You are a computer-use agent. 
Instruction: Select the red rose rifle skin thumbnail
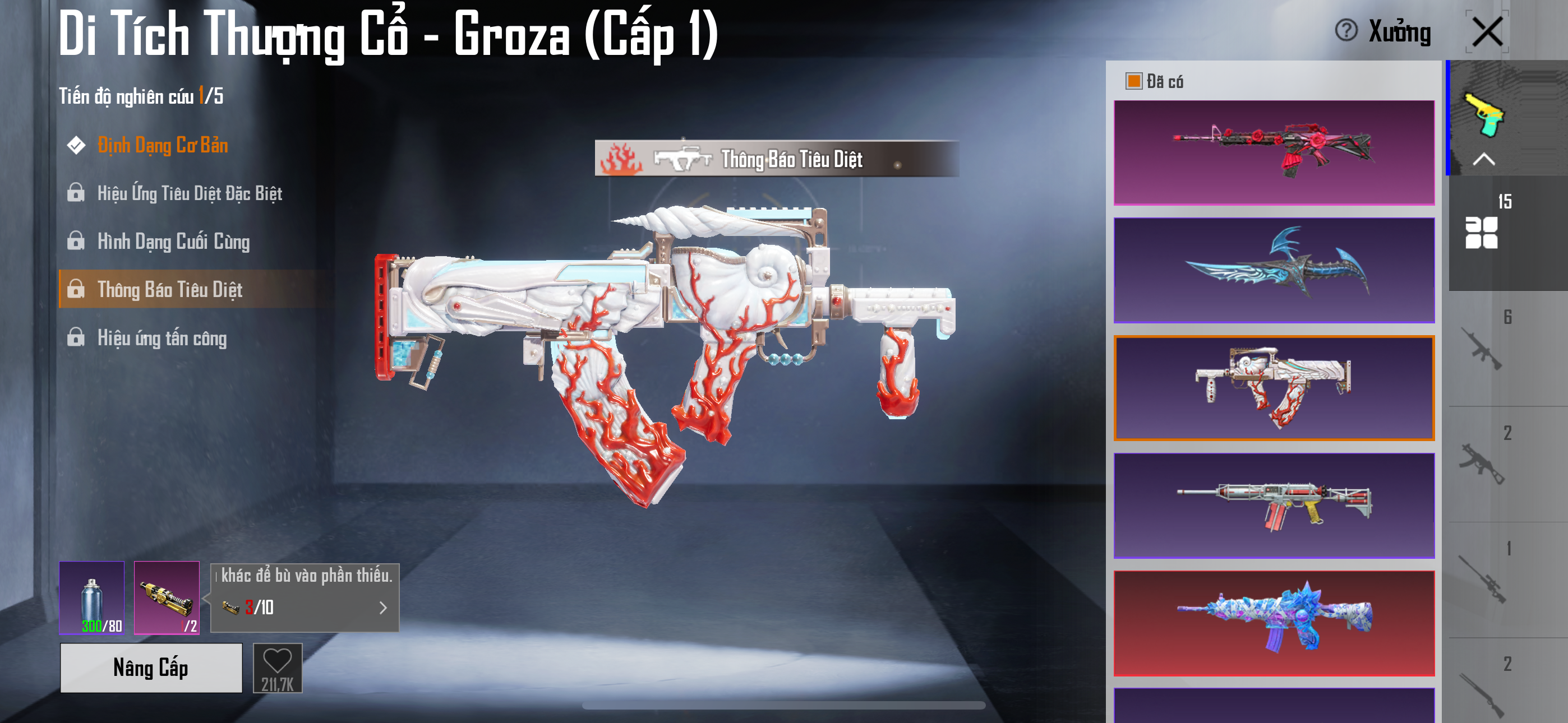tap(1274, 152)
